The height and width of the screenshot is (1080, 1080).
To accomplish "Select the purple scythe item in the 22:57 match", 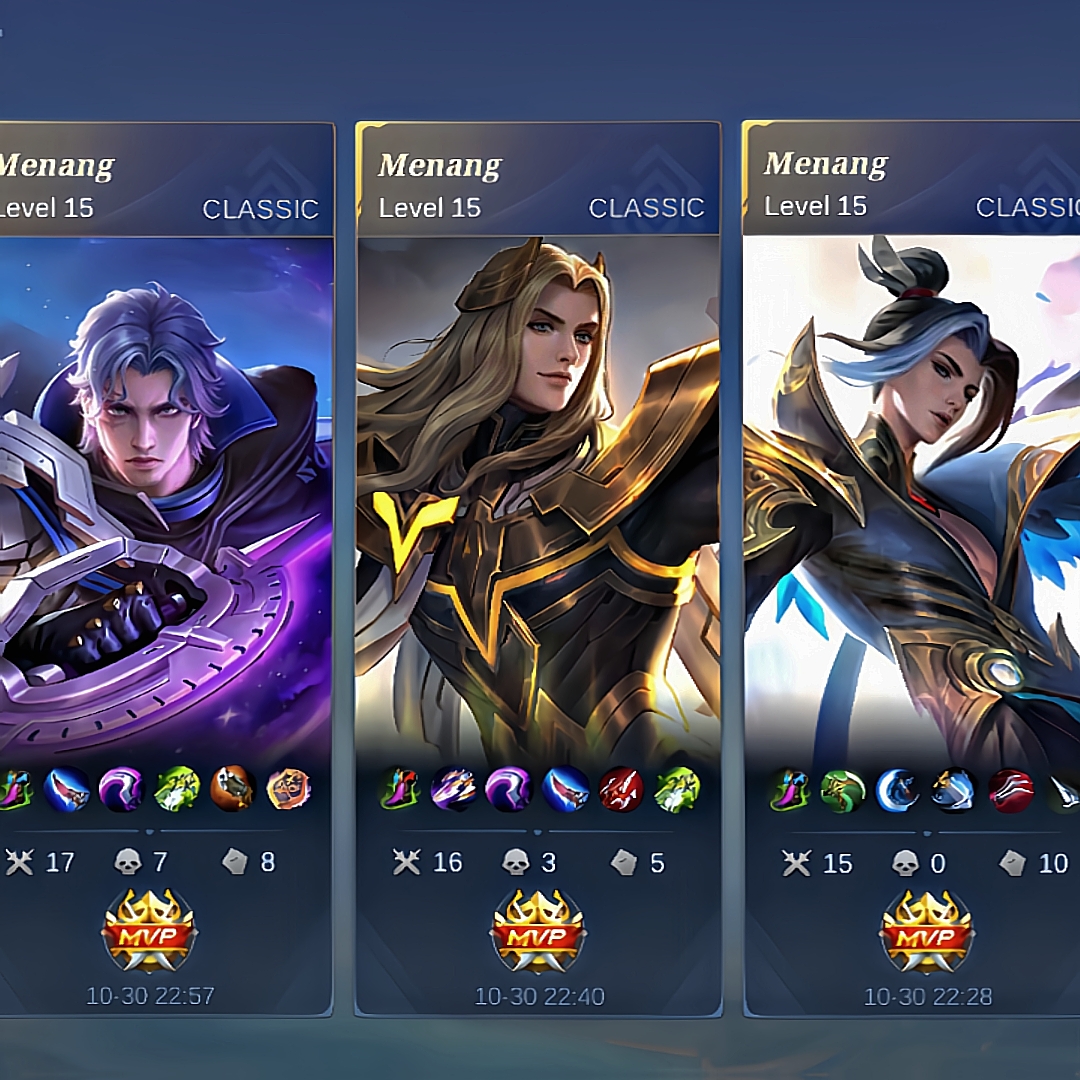I will pos(121,790).
